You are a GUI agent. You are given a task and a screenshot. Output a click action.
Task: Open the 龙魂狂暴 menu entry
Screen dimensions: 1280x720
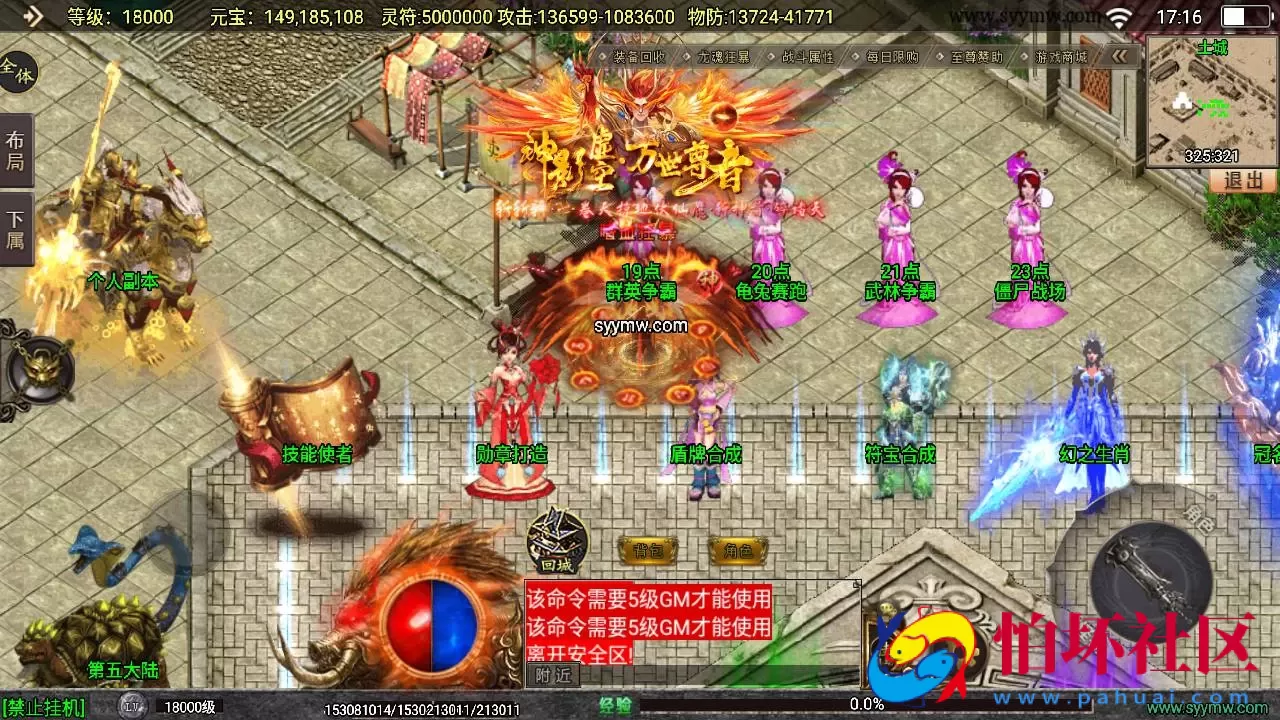click(x=723, y=57)
